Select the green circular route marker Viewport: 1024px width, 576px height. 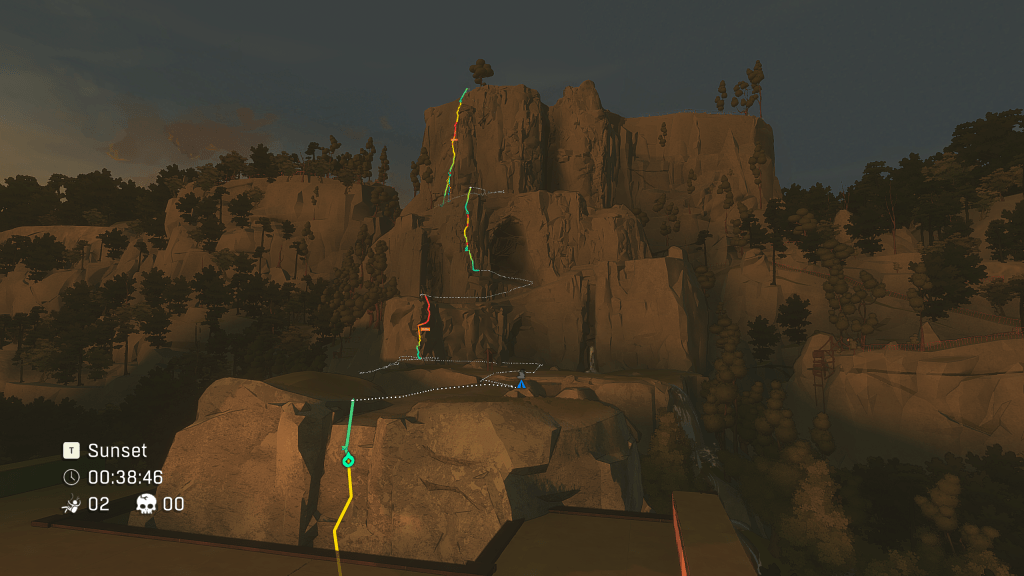348,461
